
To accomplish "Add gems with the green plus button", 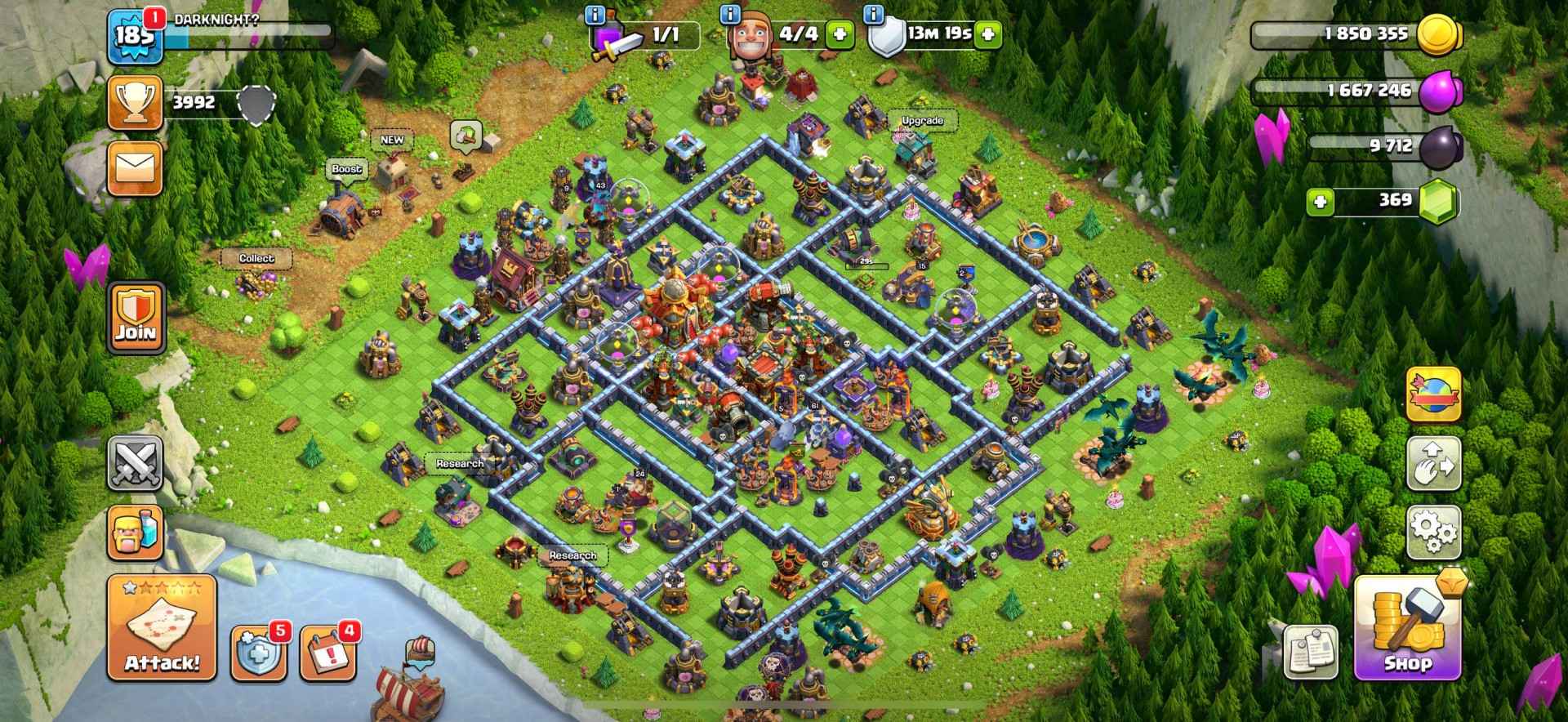I will (1321, 202).
